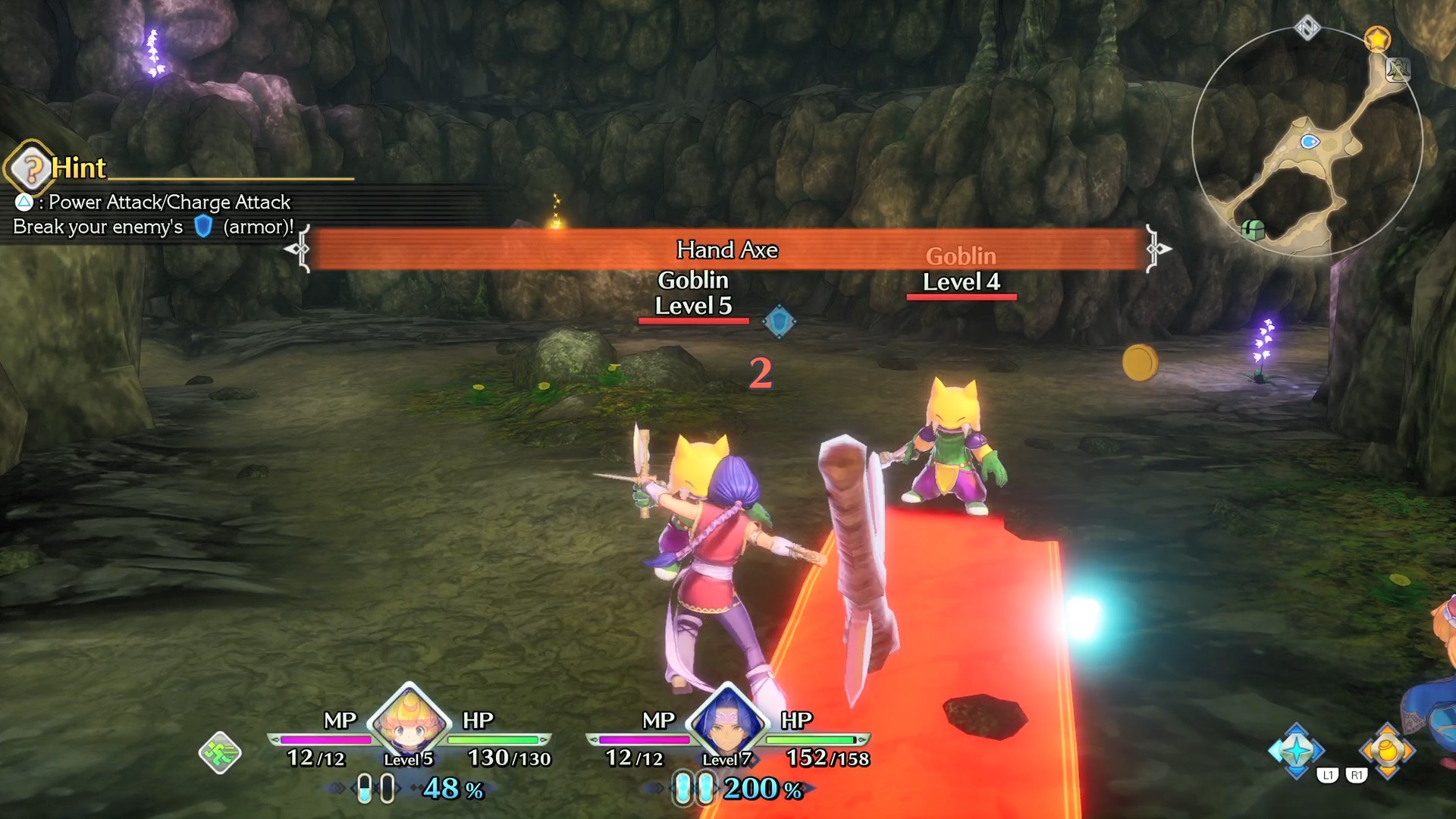Click the green diamond running figure icon
Viewport: 1456px width, 819px height.
220,752
